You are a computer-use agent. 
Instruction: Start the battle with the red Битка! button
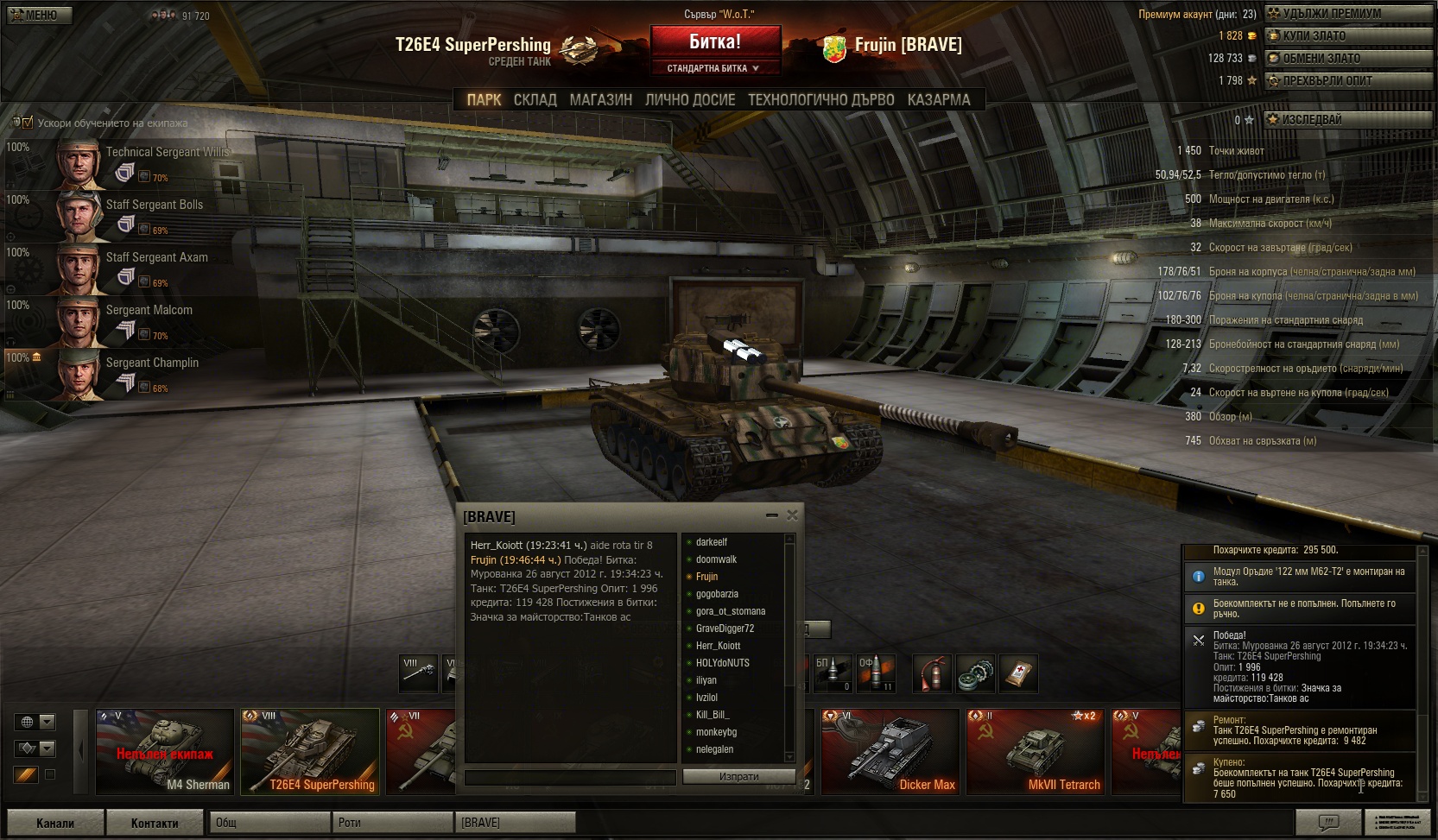coord(715,42)
